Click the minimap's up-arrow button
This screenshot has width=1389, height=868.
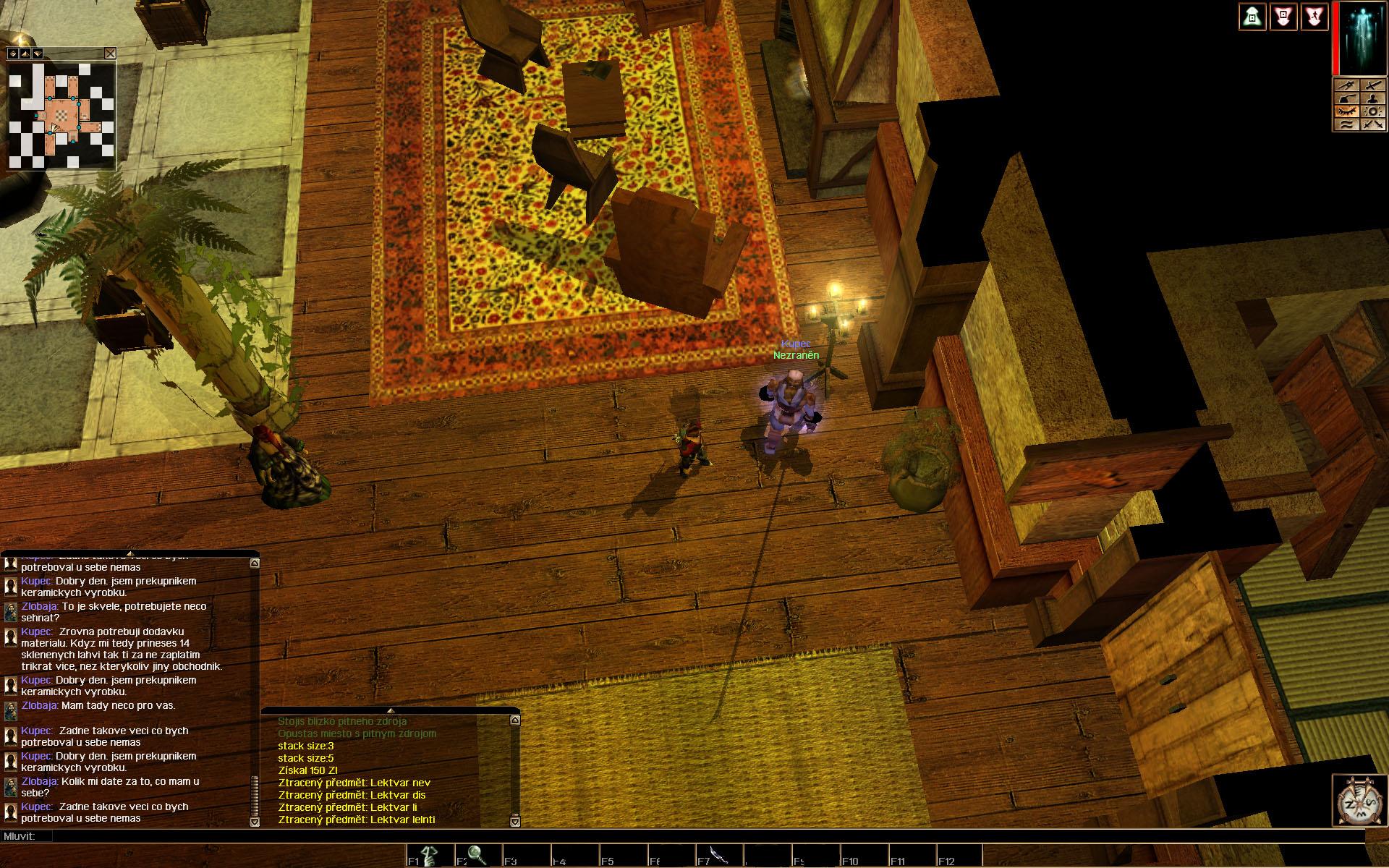25,54
